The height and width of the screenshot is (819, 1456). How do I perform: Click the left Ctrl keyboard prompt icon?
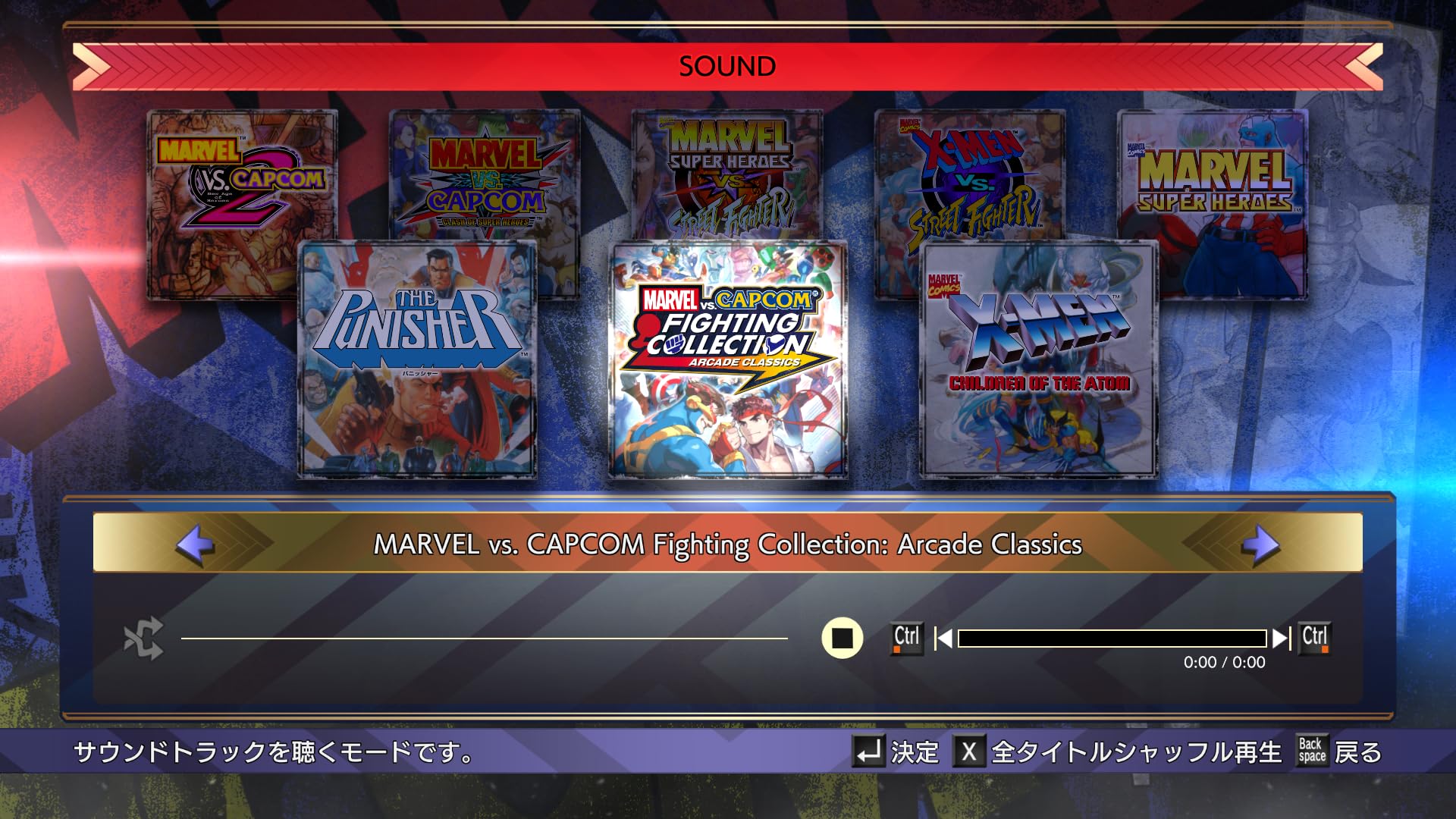(905, 638)
